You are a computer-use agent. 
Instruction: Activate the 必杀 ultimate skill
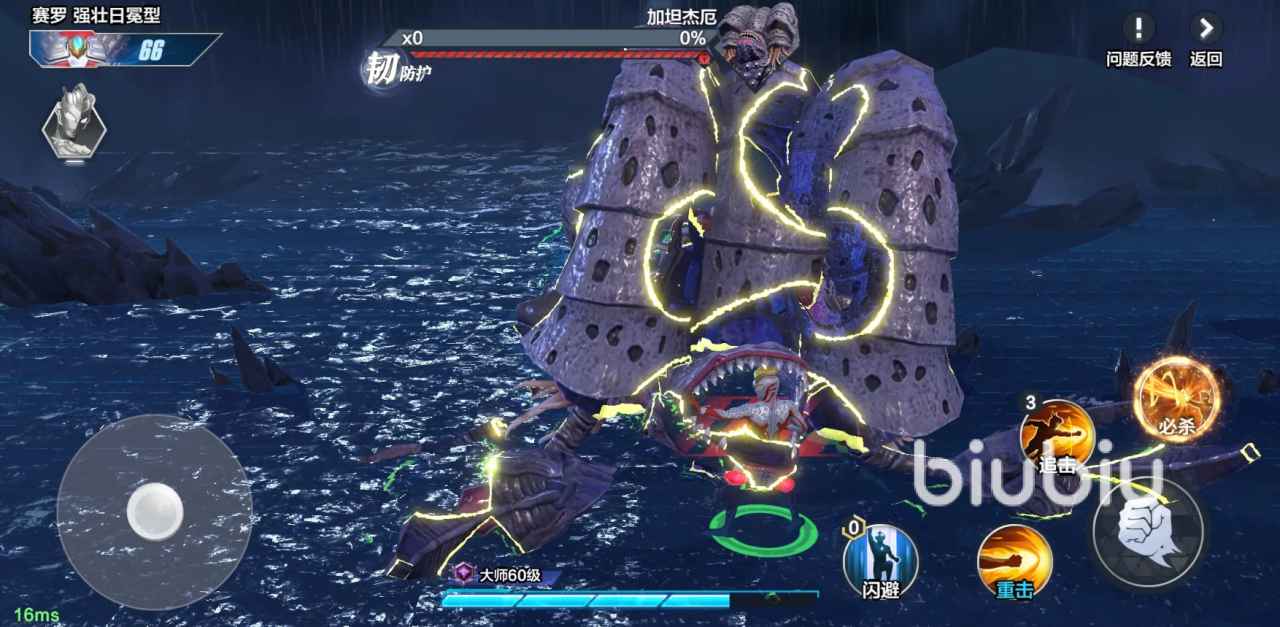click(1176, 399)
